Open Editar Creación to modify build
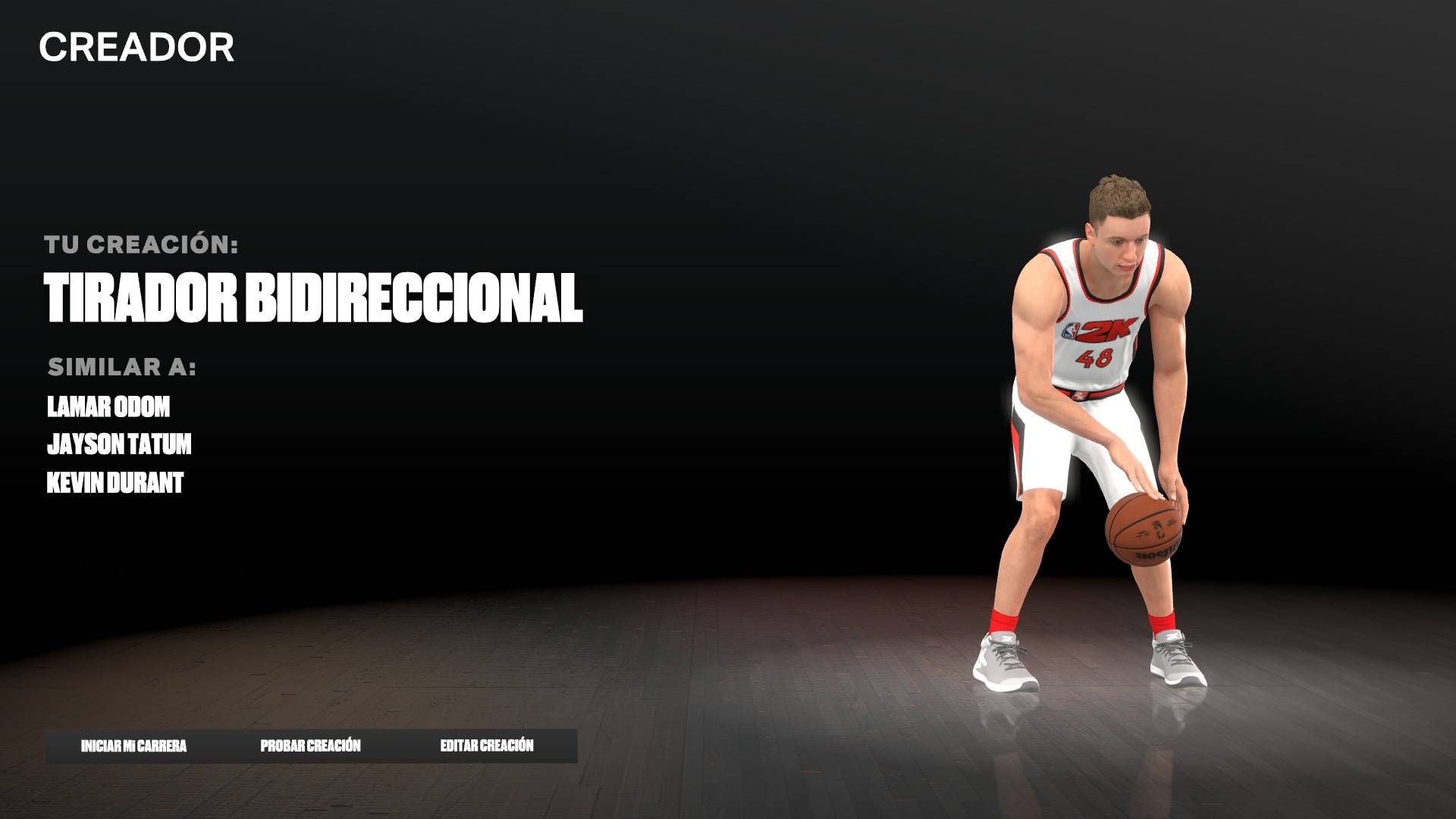The width and height of the screenshot is (1456, 819). (x=487, y=746)
